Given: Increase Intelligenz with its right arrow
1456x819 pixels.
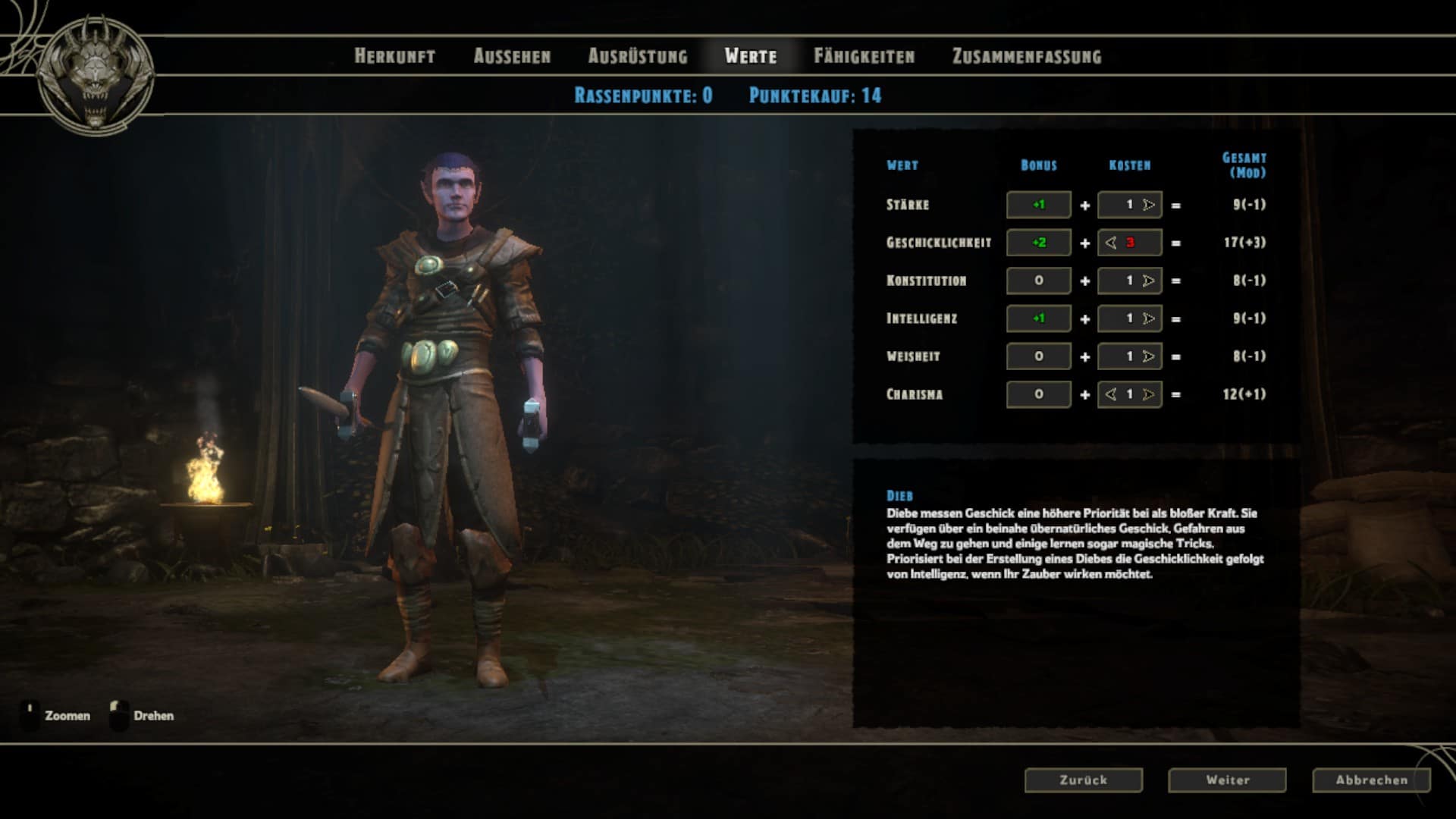Looking at the screenshot, I should tap(1149, 318).
